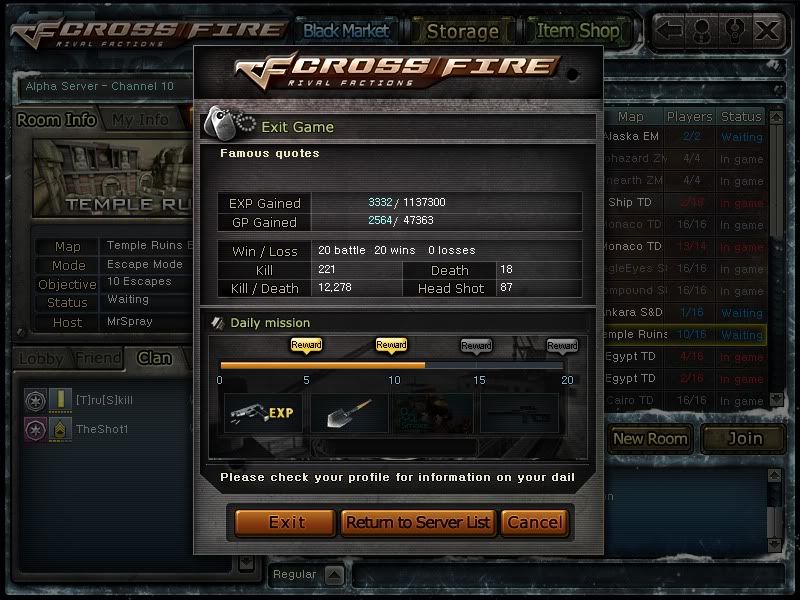
Task: Close the game with the X button
Action: [x=767, y=30]
